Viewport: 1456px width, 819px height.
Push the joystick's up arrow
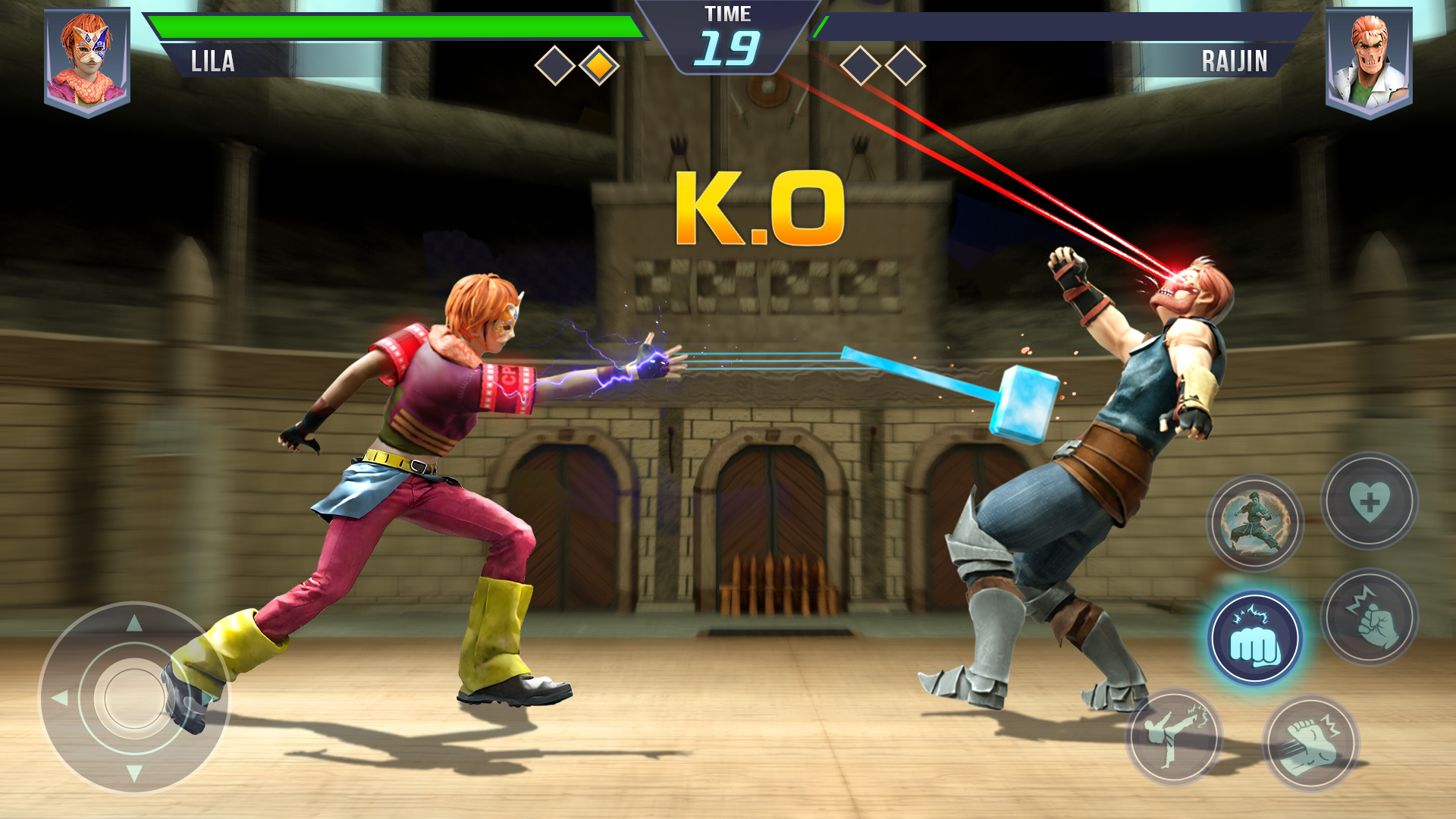point(134,623)
